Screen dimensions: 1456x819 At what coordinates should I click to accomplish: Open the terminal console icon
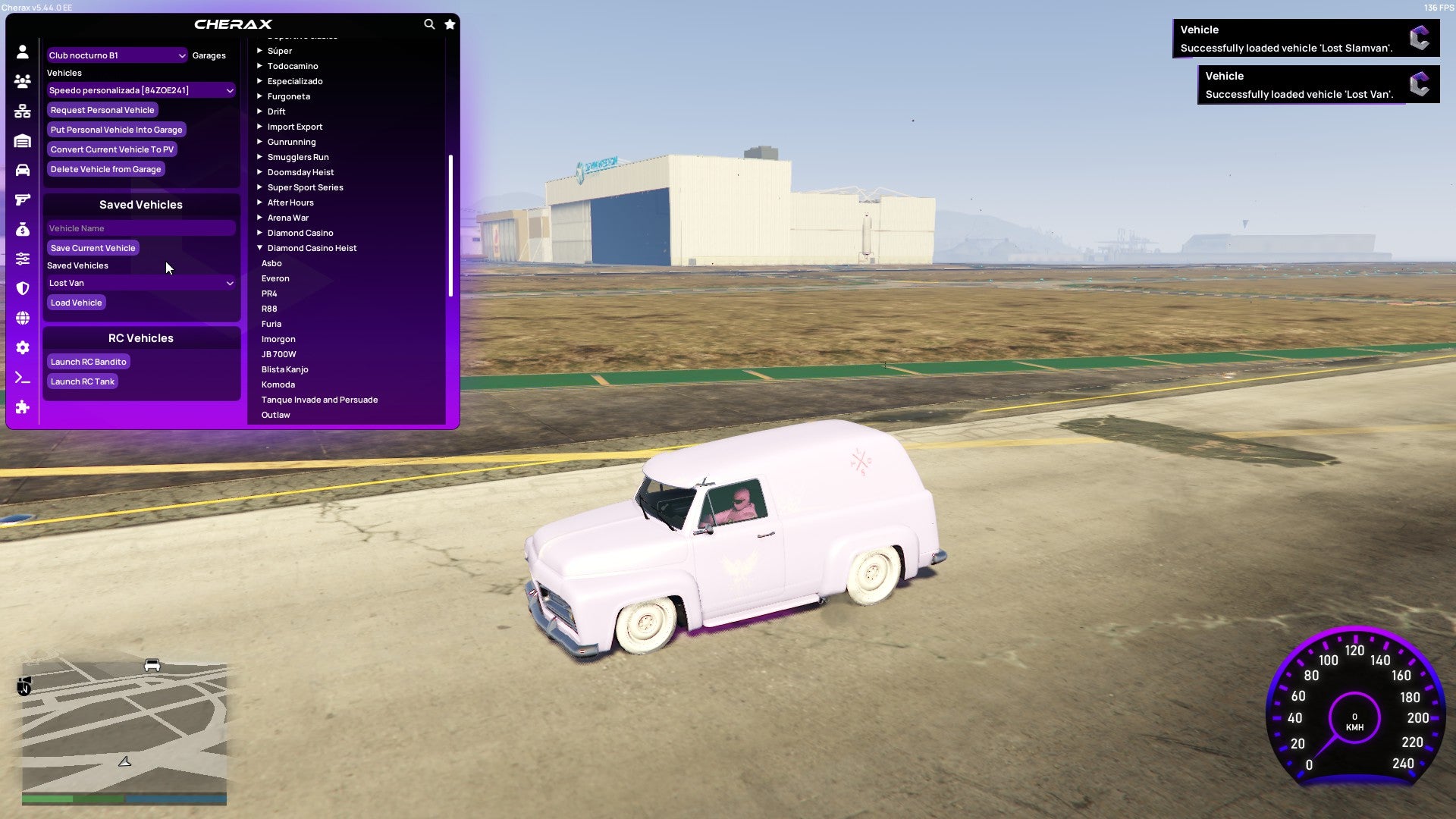pos(23,378)
